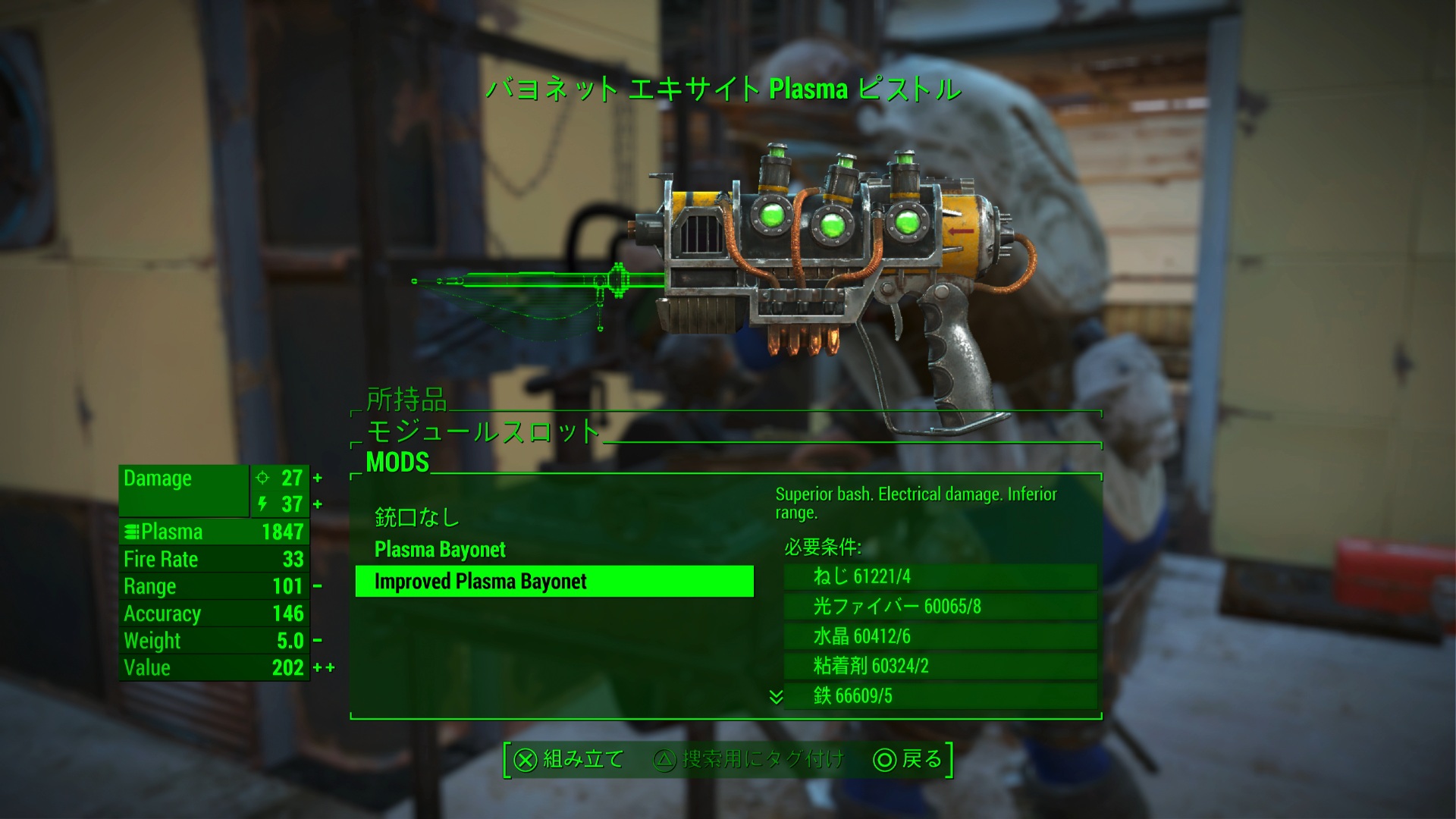Screen dimensions: 1456x819
Task: Go back with the 戻る button
Action: [x=908, y=759]
